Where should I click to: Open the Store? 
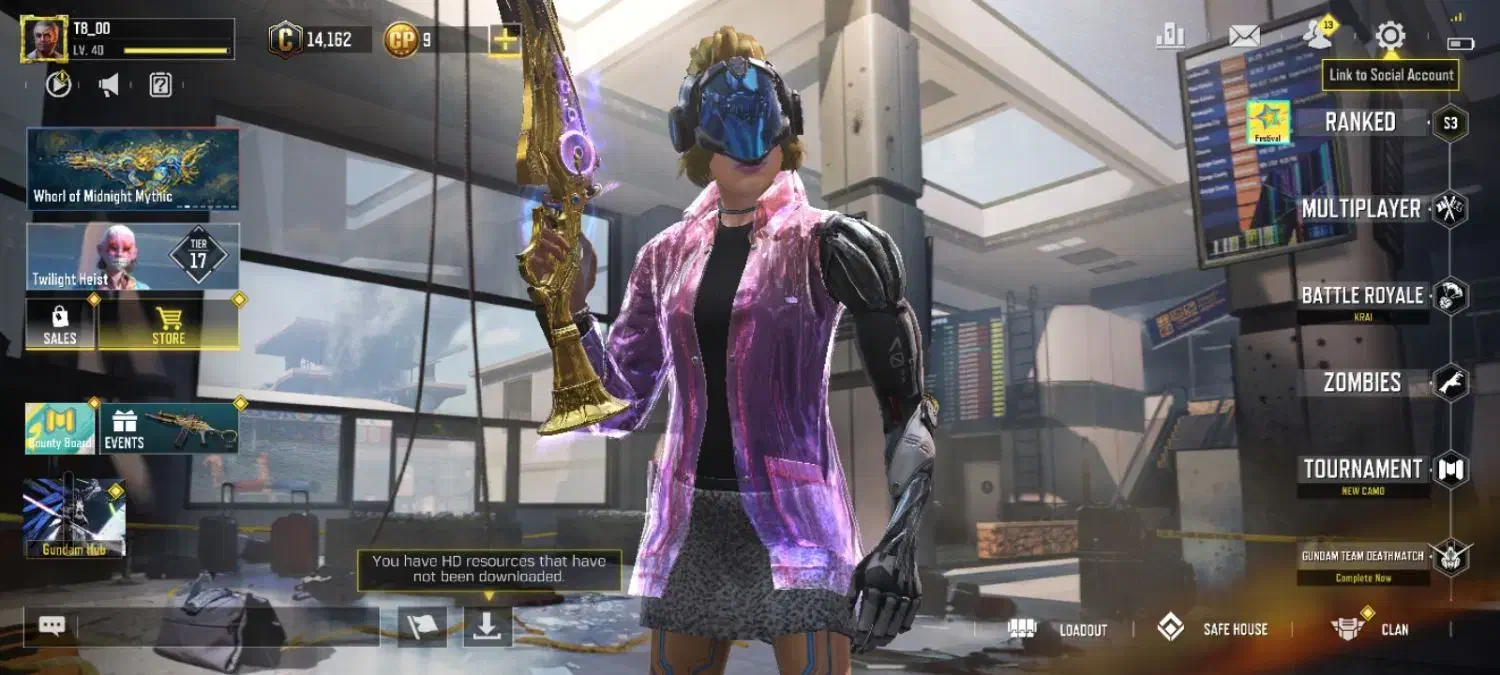coord(168,324)
